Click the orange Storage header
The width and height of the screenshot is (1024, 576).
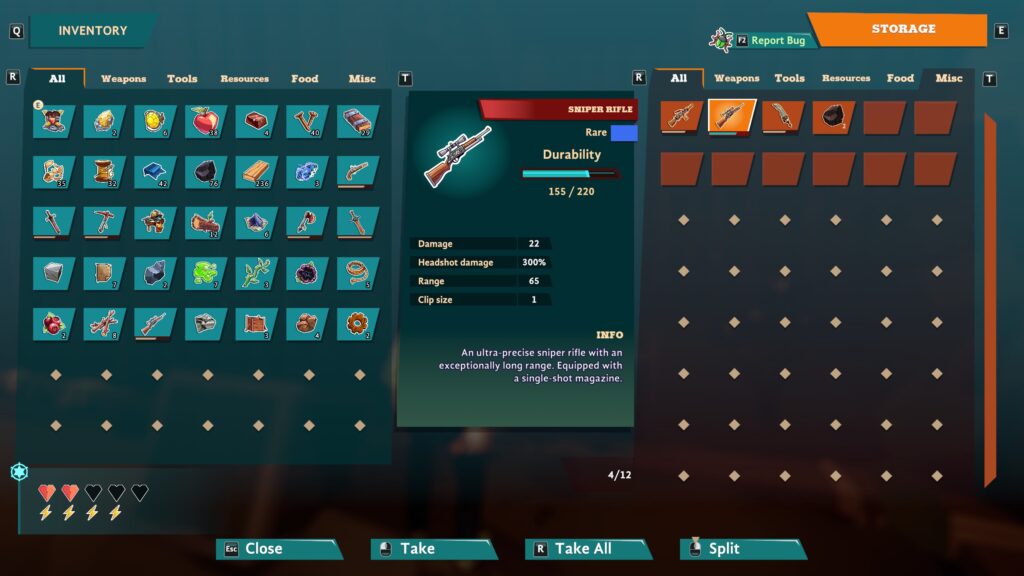[x=902, y=29]
